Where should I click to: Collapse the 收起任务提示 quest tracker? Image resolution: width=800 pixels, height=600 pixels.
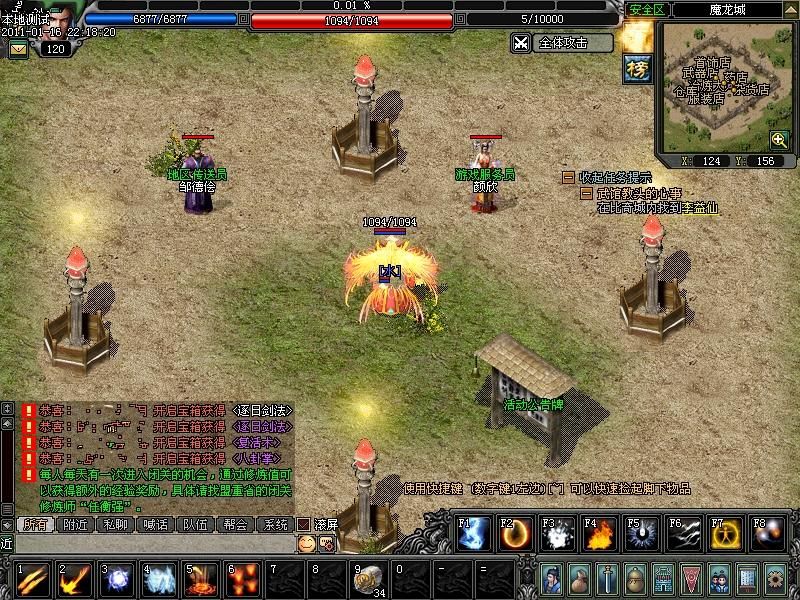(x=568, y=177)
